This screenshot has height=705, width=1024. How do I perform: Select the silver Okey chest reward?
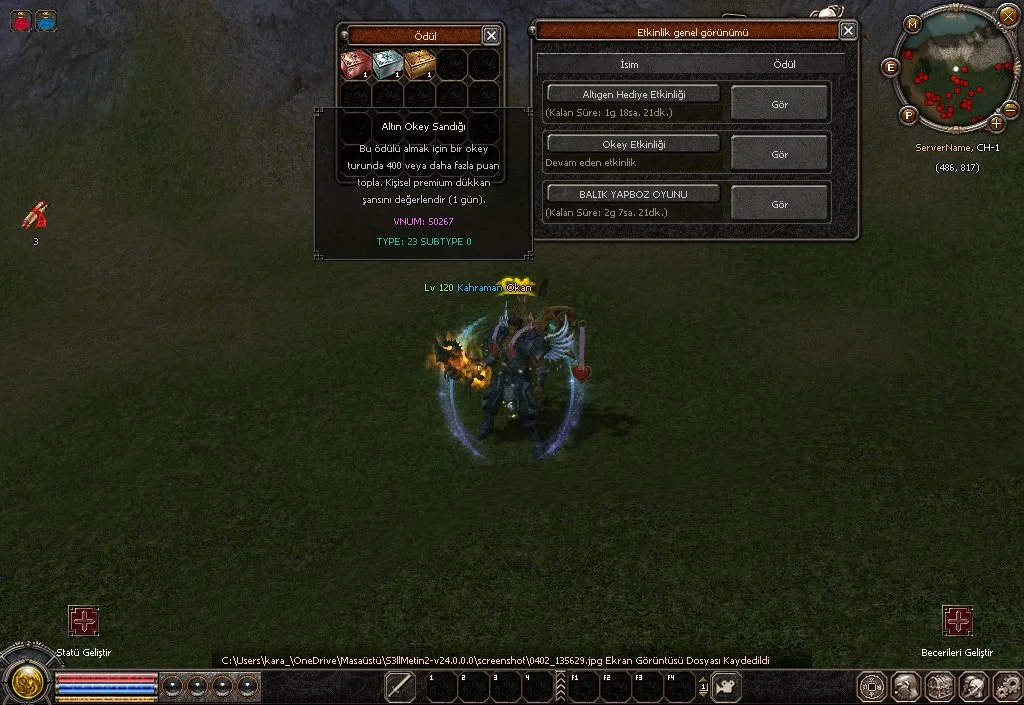pyautogui.click(x=388, y=65)
